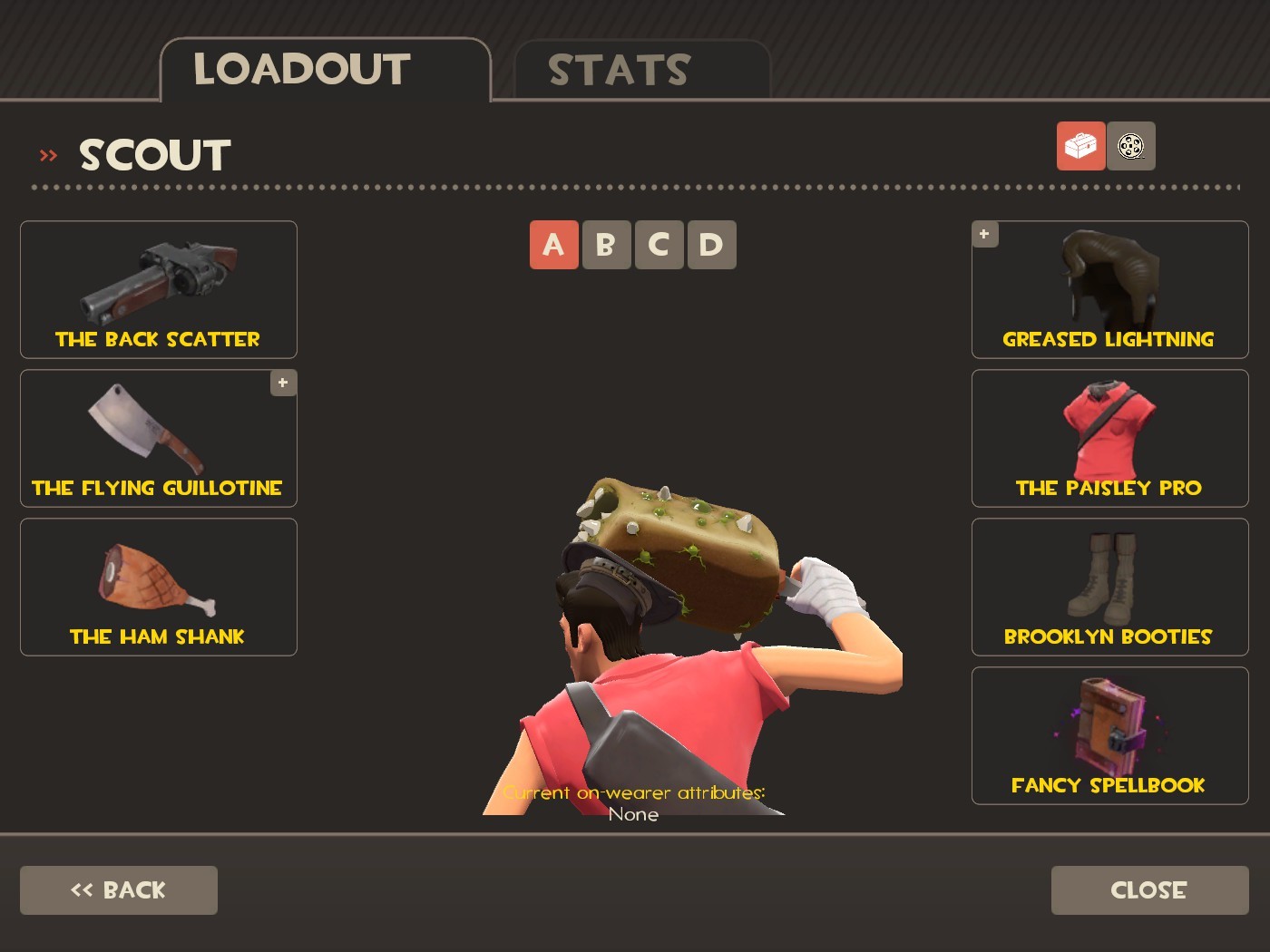Open the Greased Lightning cosmetic slot
The width and height of the screenshot is (1270, 952).
point(1109,288)
